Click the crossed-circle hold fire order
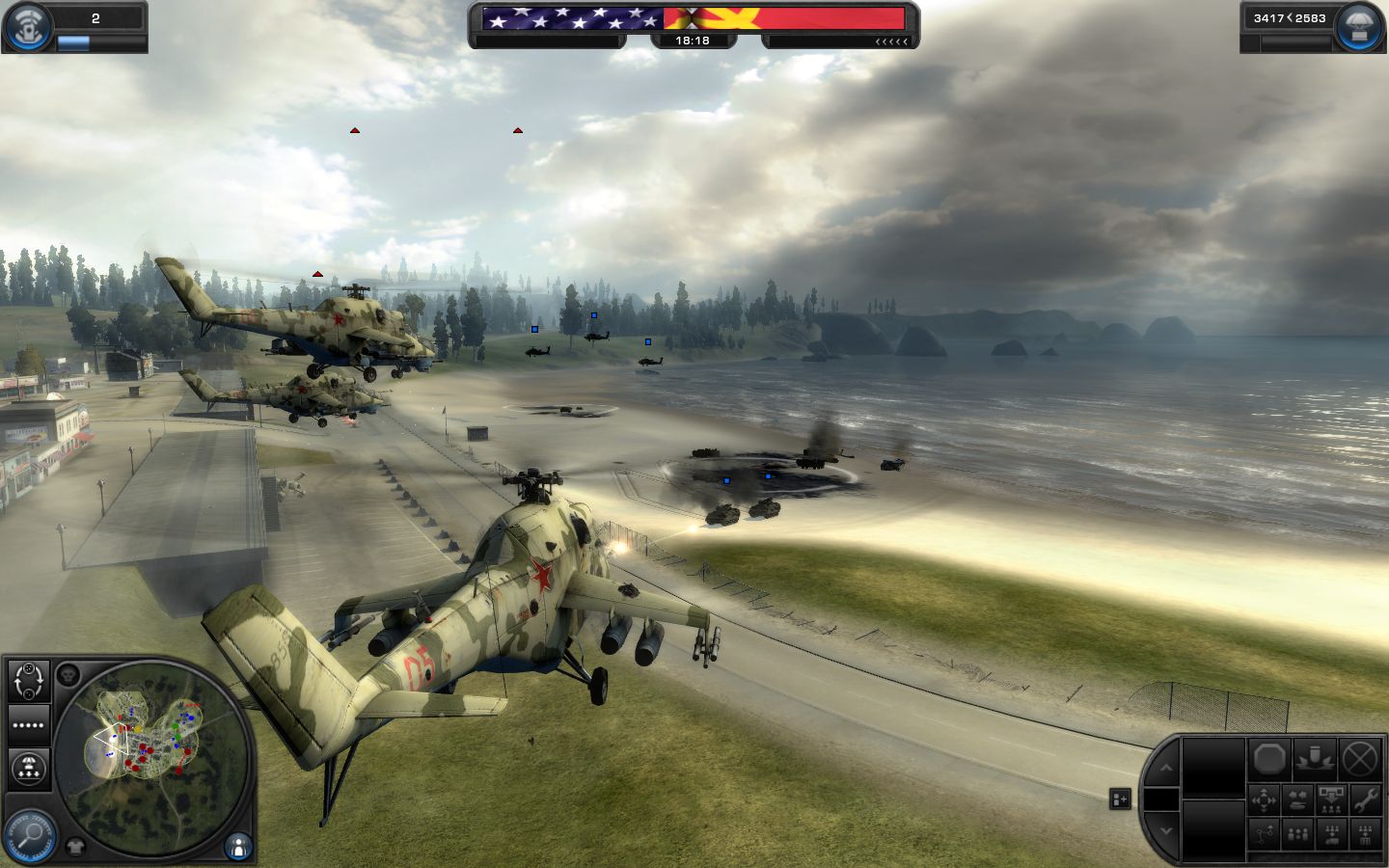The width and height of the screenshot is (1389, 868). tap(1360, 760)
